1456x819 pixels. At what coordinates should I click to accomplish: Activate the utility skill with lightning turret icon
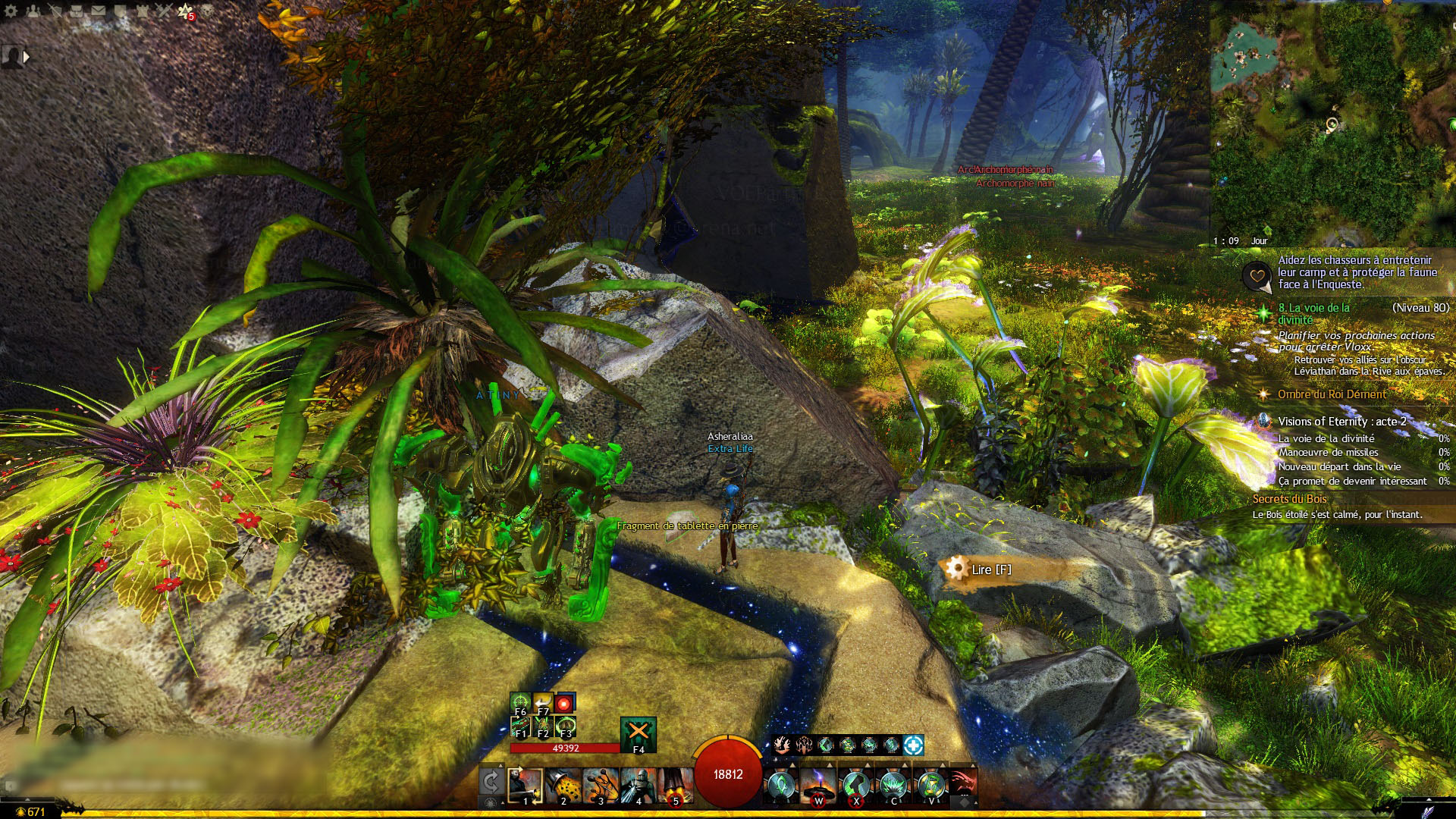[818, 784]
